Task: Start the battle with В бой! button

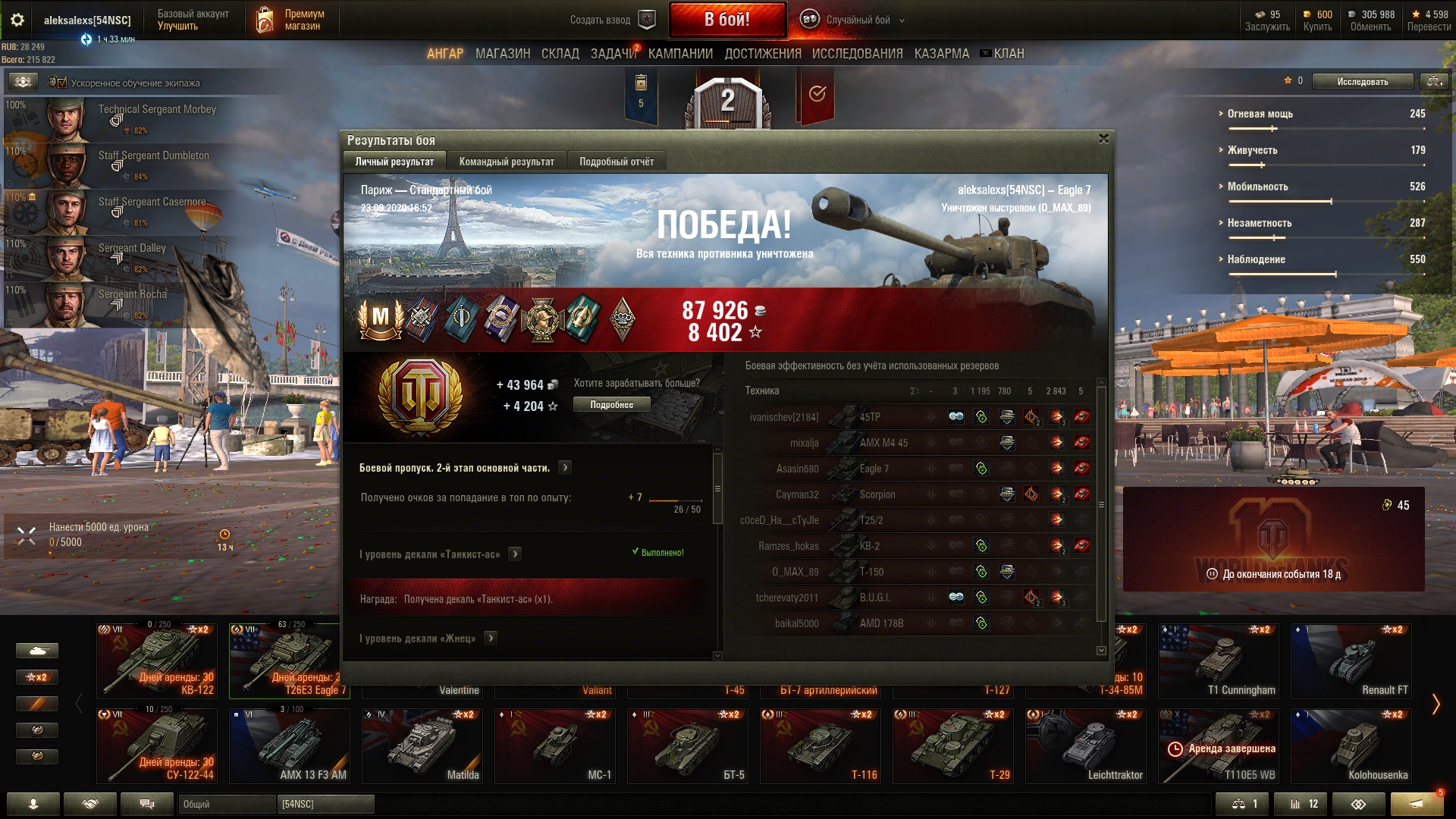Action: point(727,20)
